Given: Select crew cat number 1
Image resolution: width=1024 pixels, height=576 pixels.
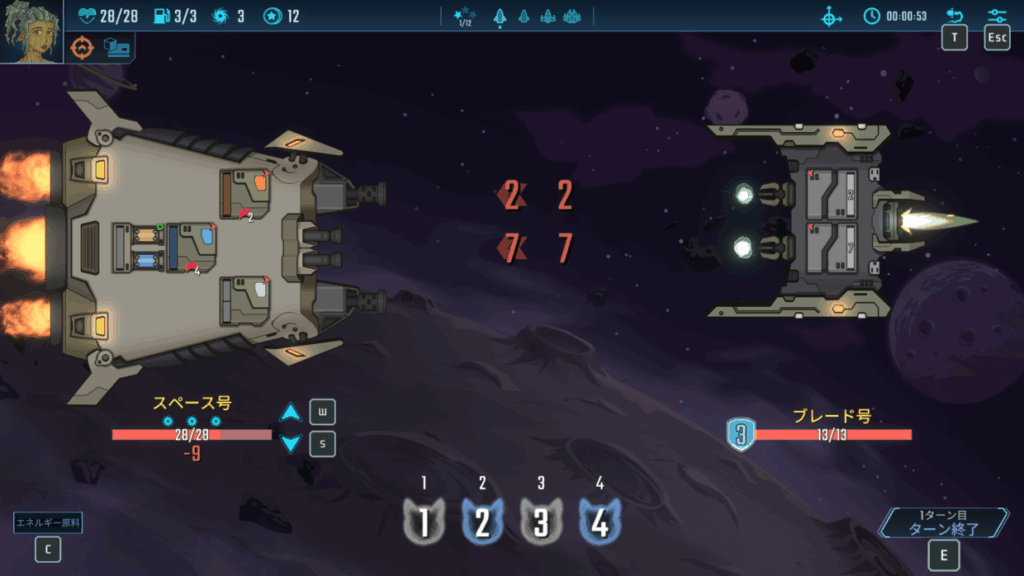Looking at the screenshot, I should pyautogui.click(x=424, y=522).
